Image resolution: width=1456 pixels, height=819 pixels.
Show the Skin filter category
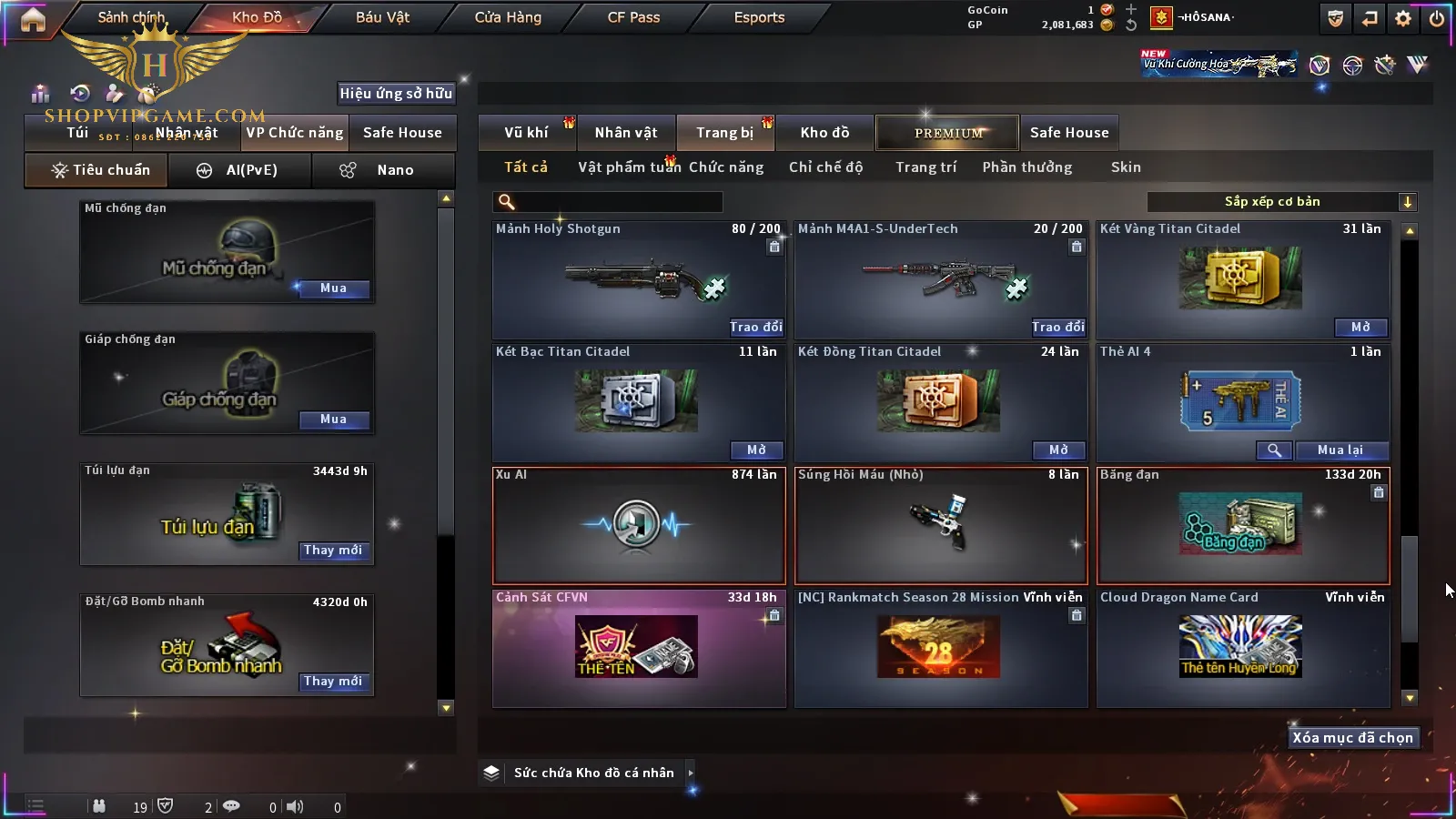(x=1126, y=167)
